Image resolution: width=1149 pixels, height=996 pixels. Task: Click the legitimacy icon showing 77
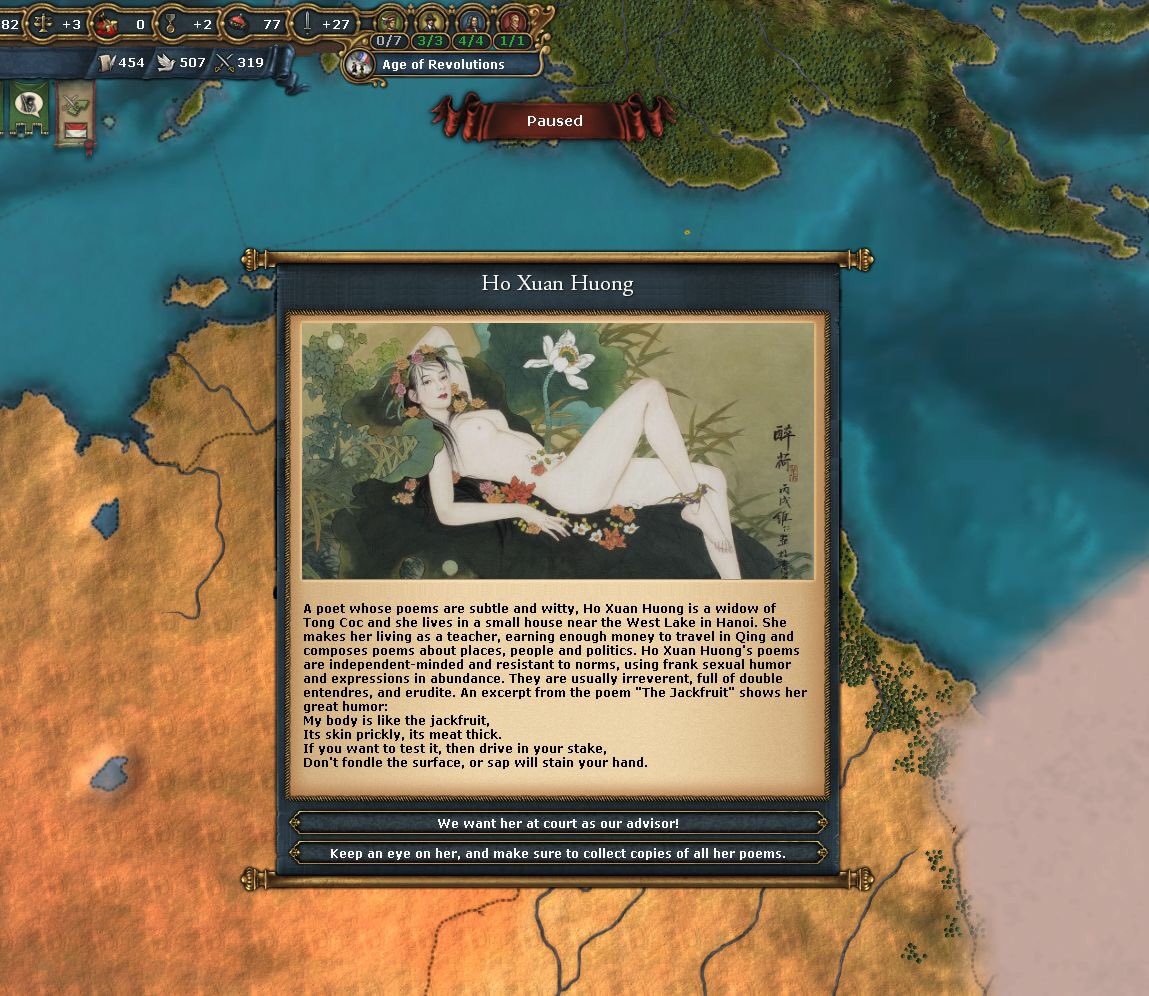tap(236, 22)
